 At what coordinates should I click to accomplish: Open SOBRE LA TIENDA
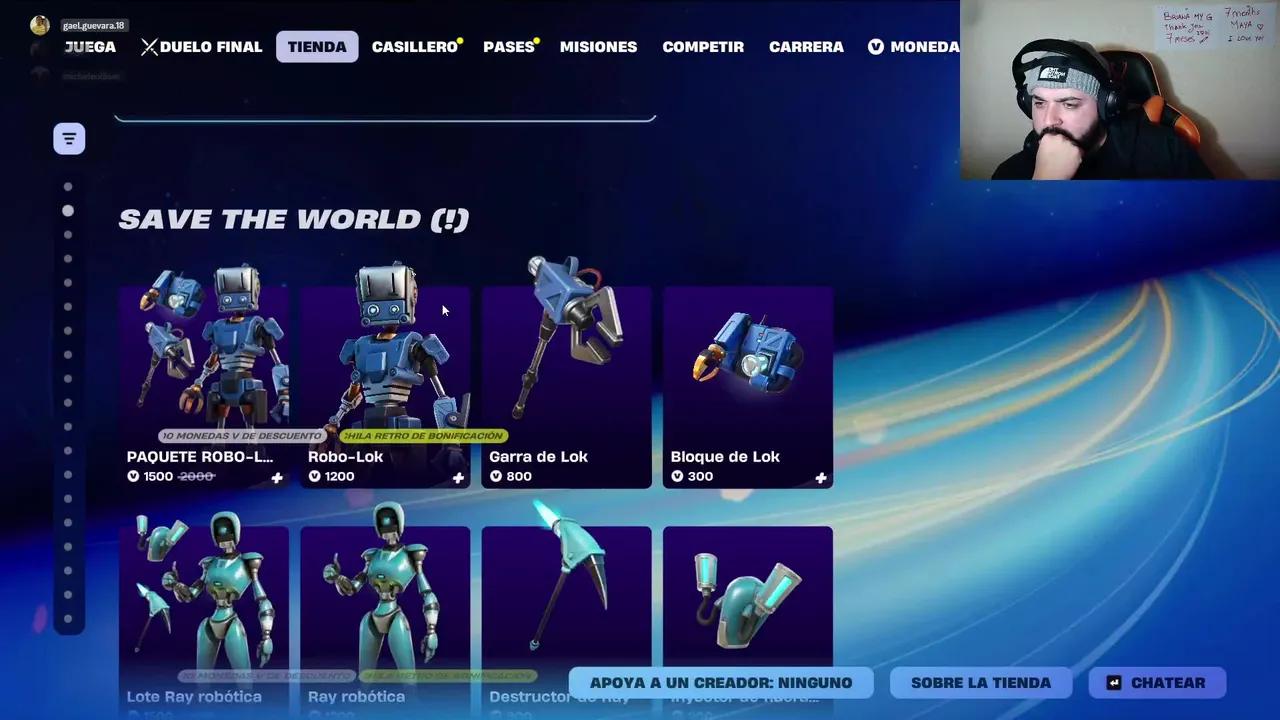(980, 682)
